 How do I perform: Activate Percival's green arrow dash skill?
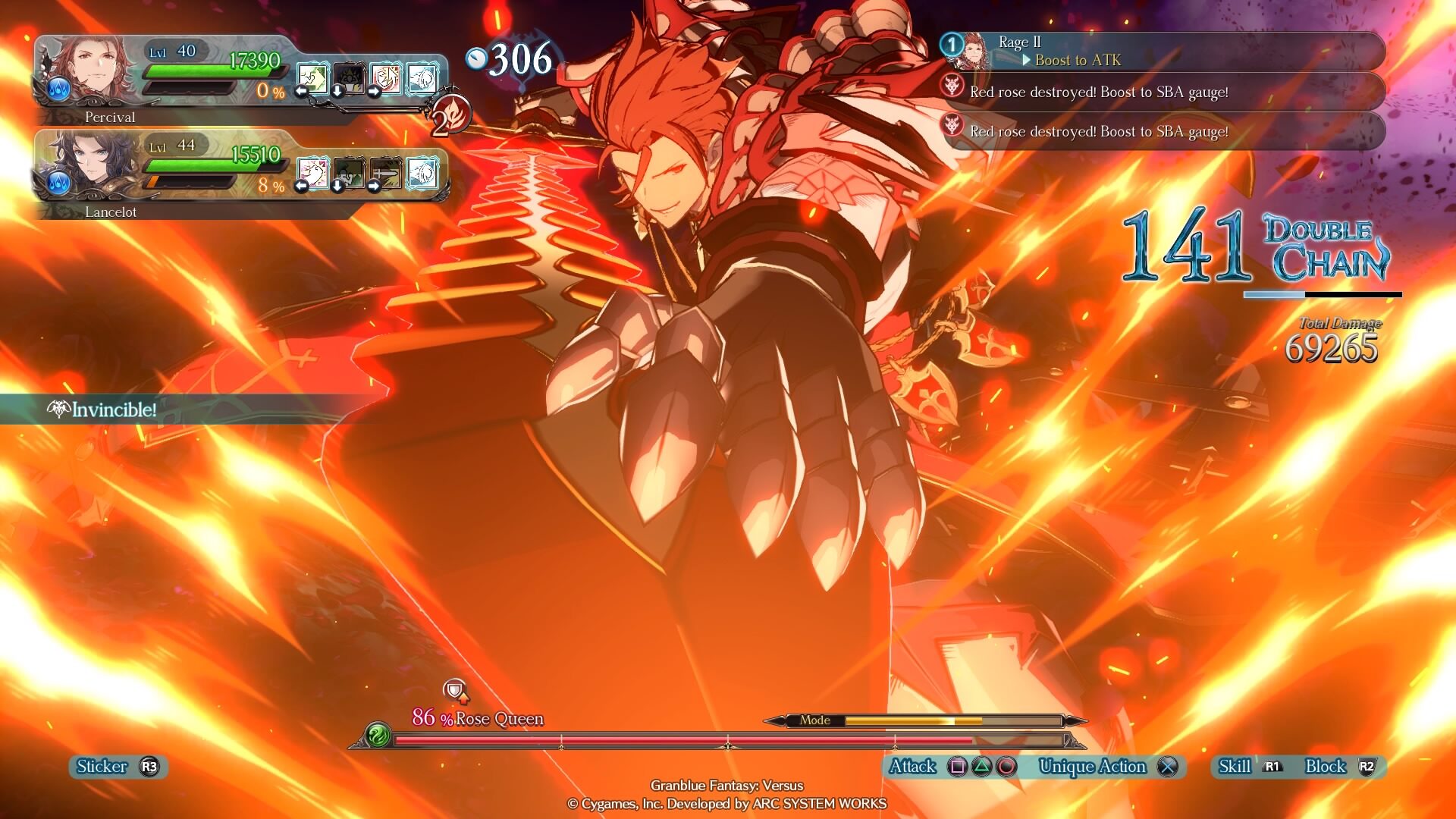coord(312,79)
